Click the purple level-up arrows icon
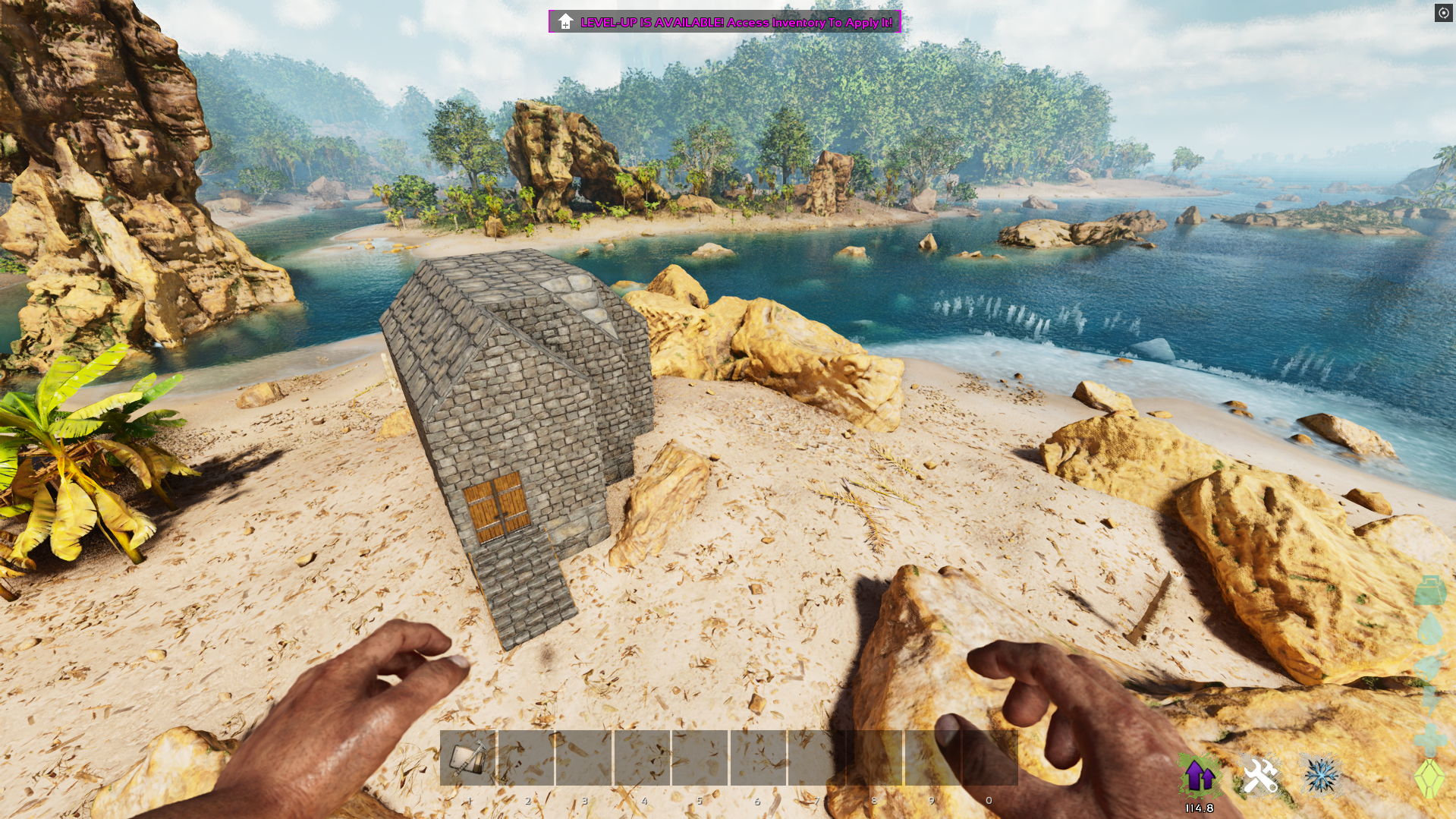The image size is (1456, 819). 1199,776
